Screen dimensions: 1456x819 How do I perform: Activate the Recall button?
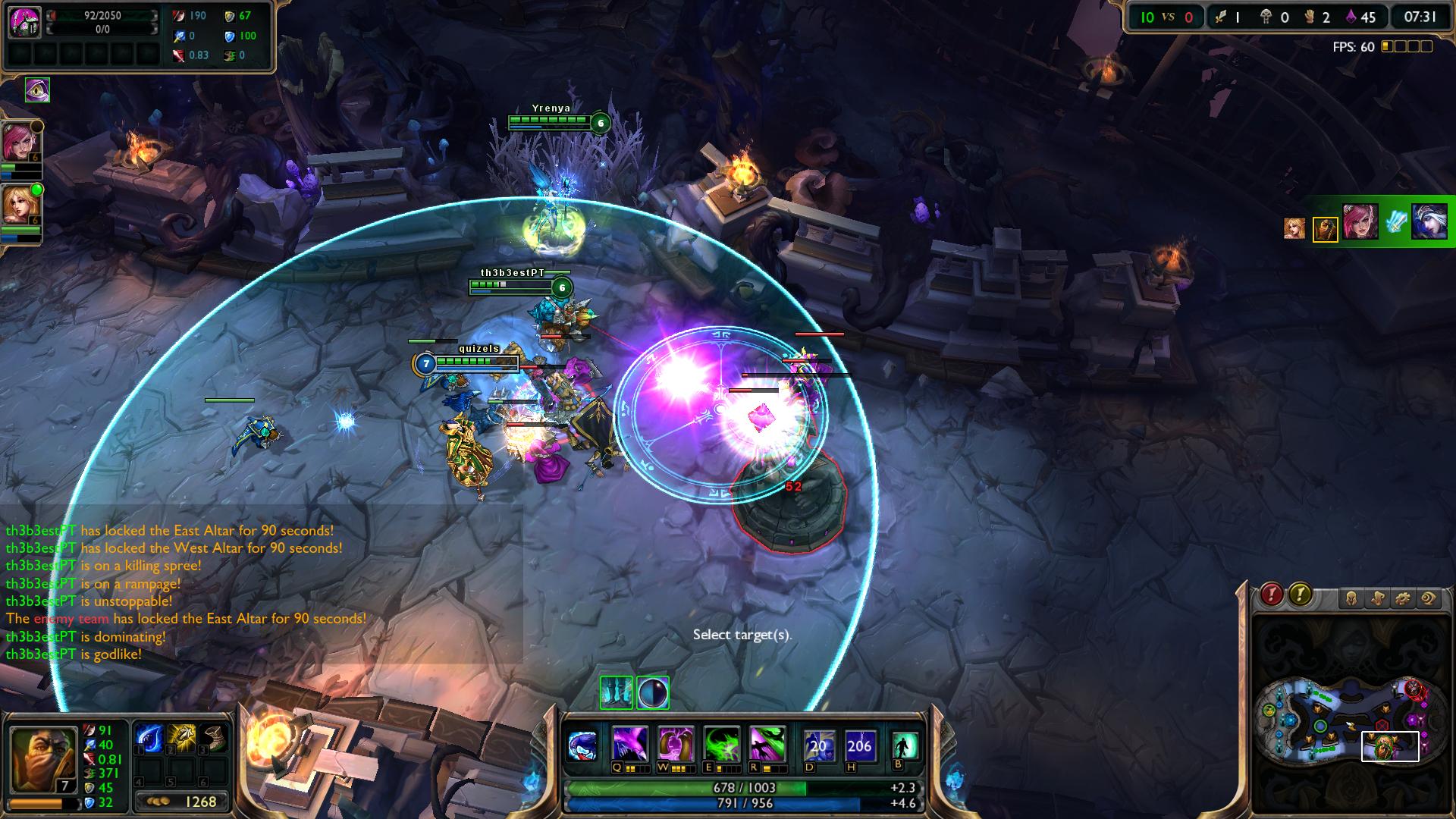coord(904,745)
